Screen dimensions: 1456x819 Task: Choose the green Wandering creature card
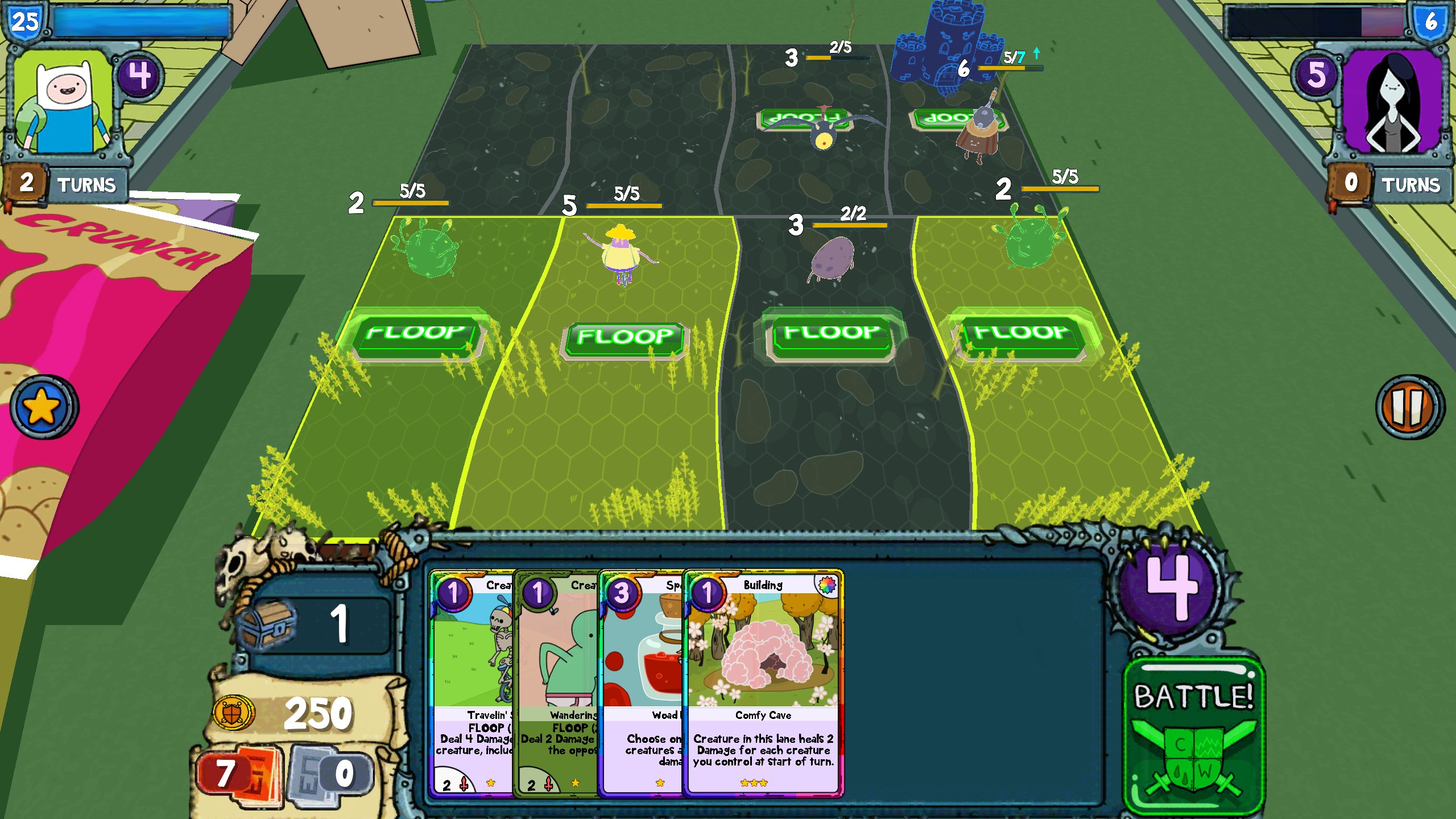coord(556,682)
